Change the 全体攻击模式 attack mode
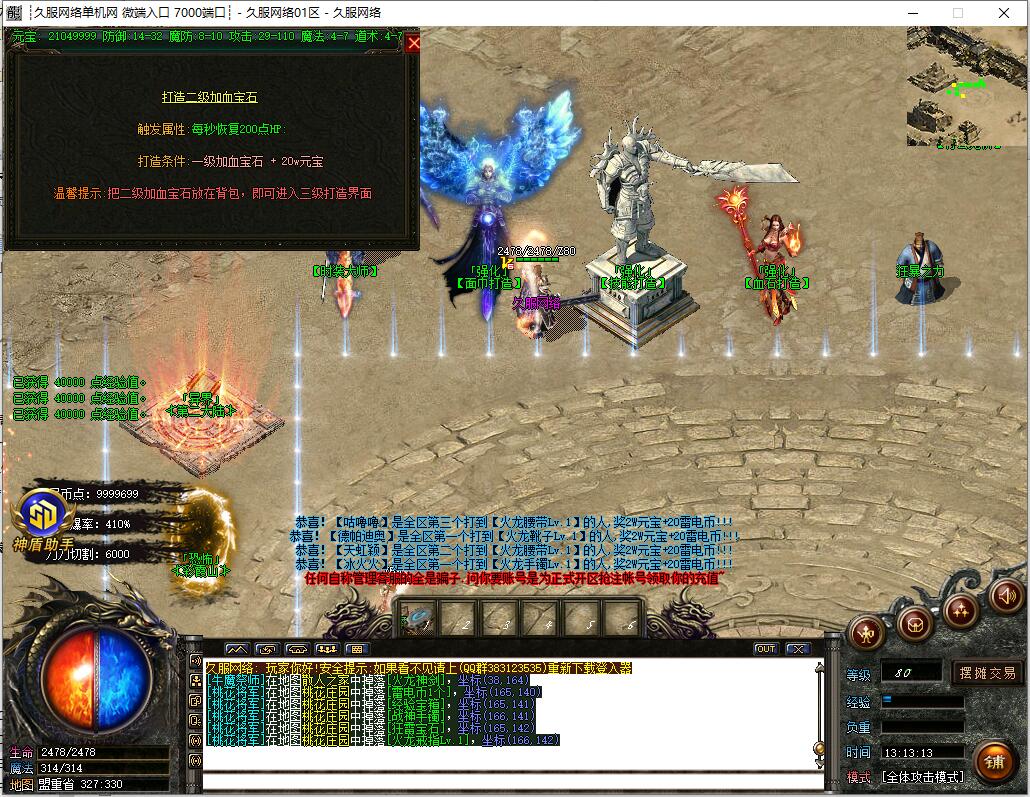This screenshot has height=797, width=1030. pos(921,776)
